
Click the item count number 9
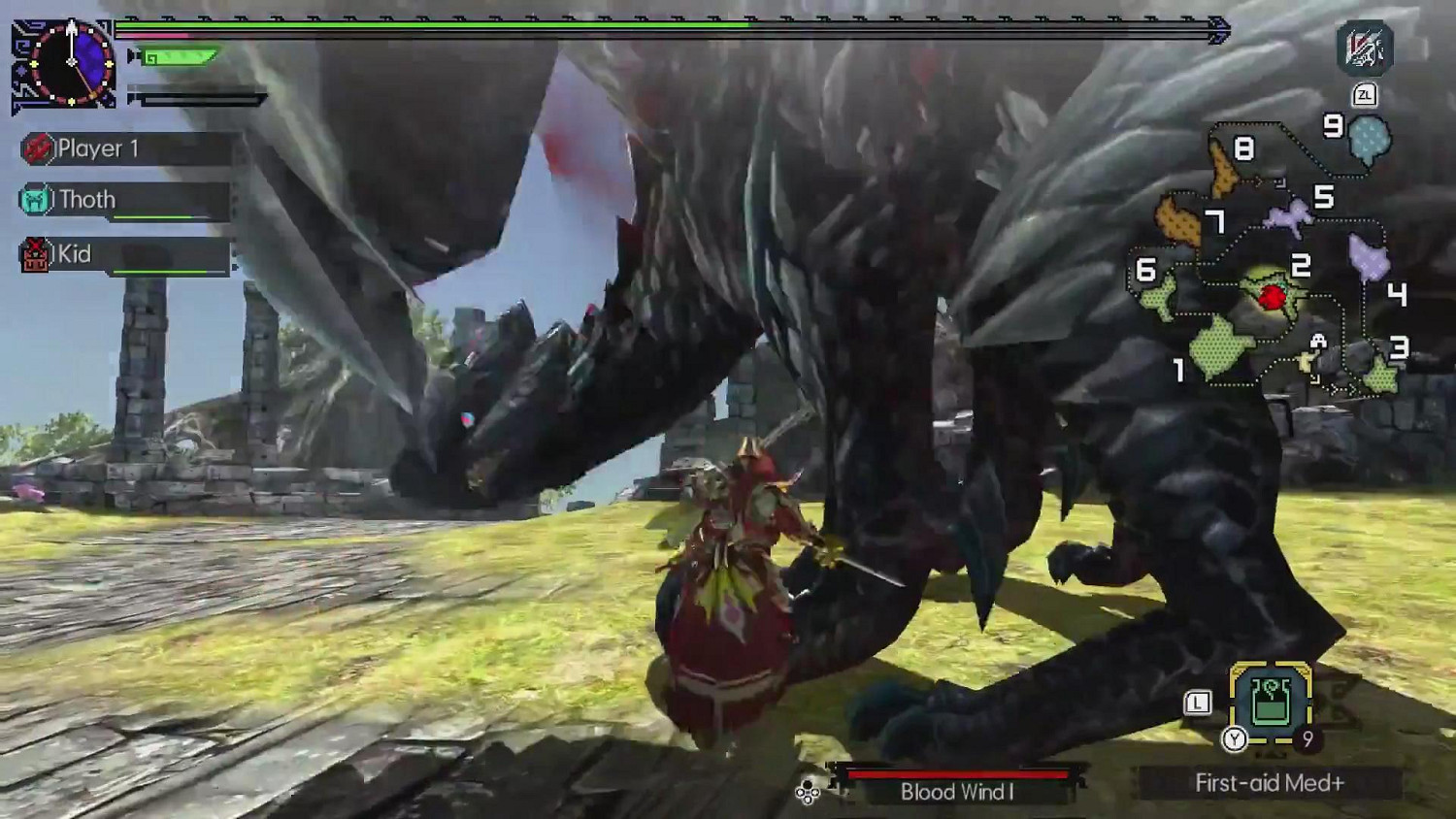[x=1306, y=737]
